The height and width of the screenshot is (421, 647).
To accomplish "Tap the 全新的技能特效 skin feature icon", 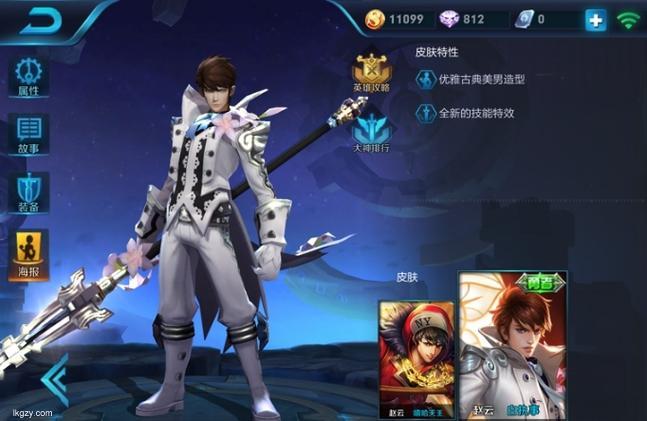I will [x=425, y=113].
